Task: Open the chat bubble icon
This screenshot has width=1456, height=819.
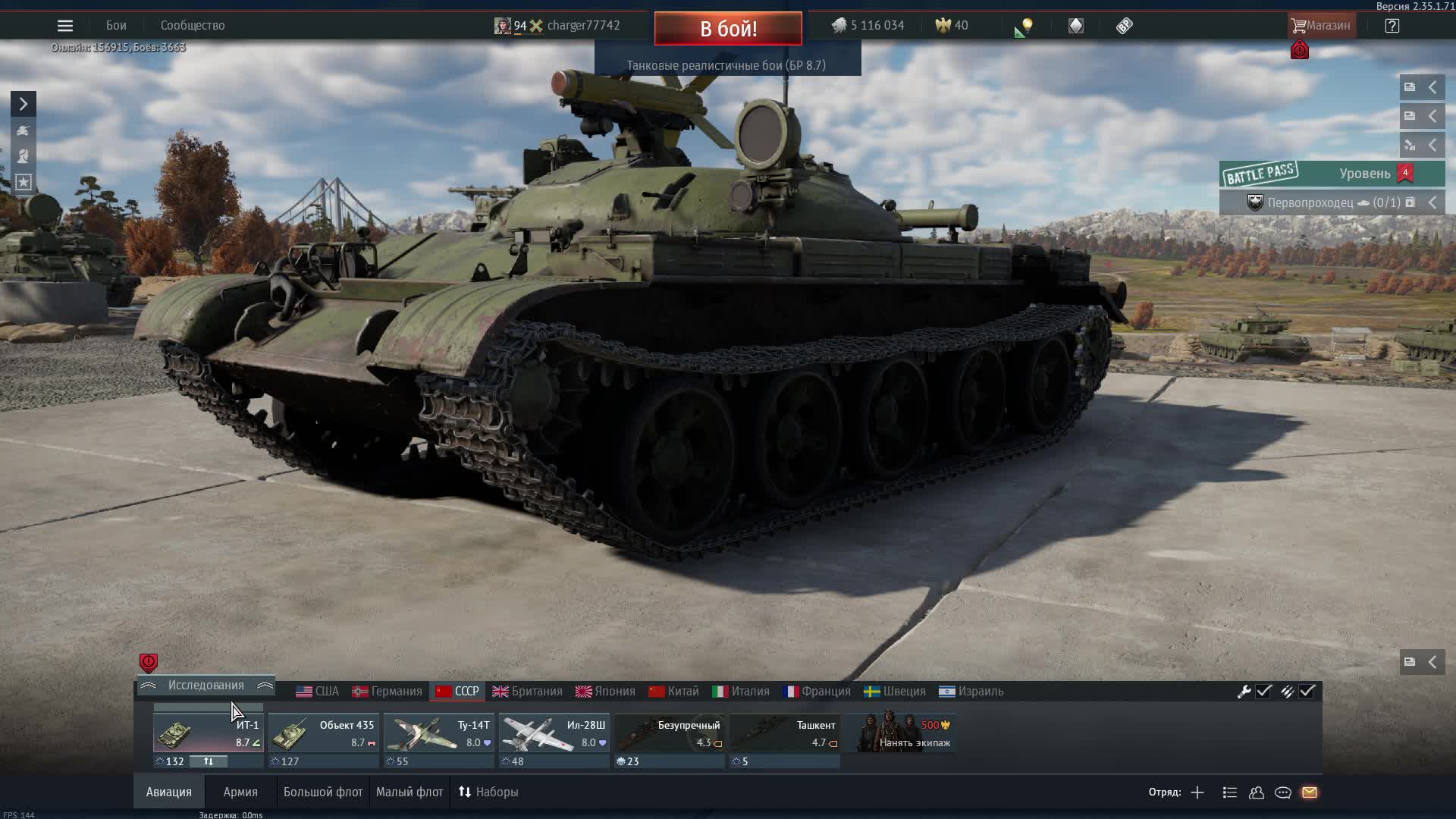Action: tap(1283, 792)
